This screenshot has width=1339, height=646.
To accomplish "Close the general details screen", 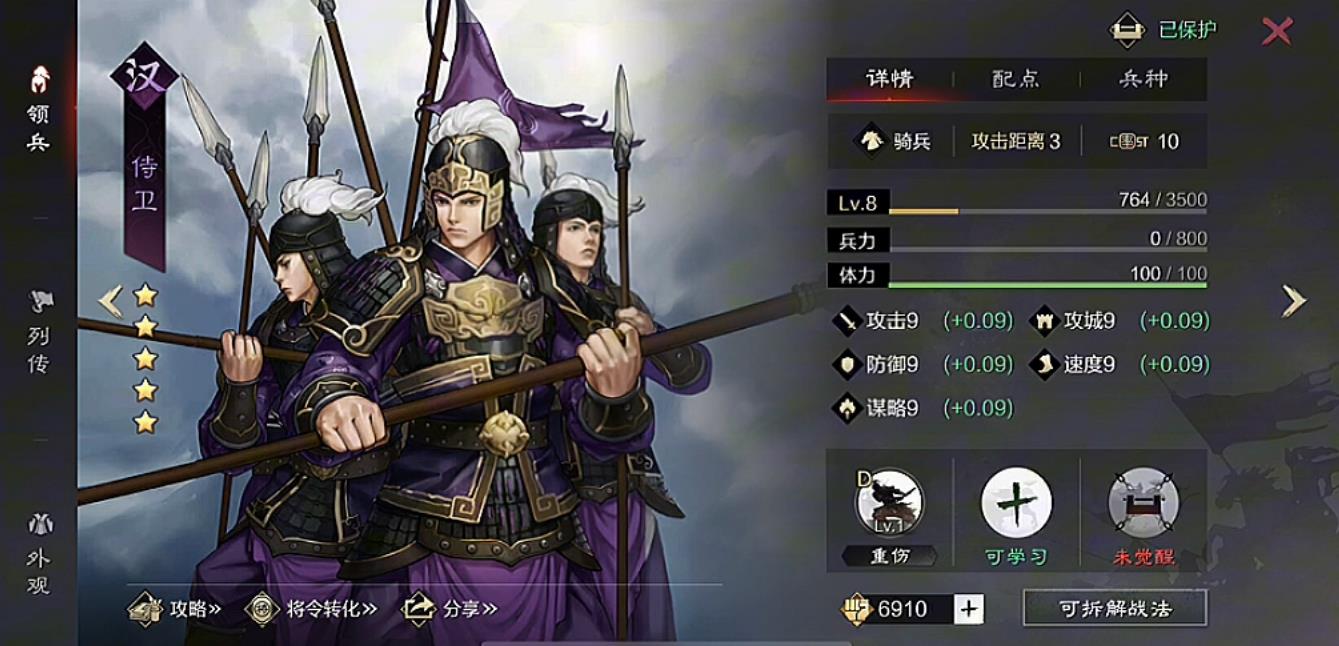I will 1276,31.
